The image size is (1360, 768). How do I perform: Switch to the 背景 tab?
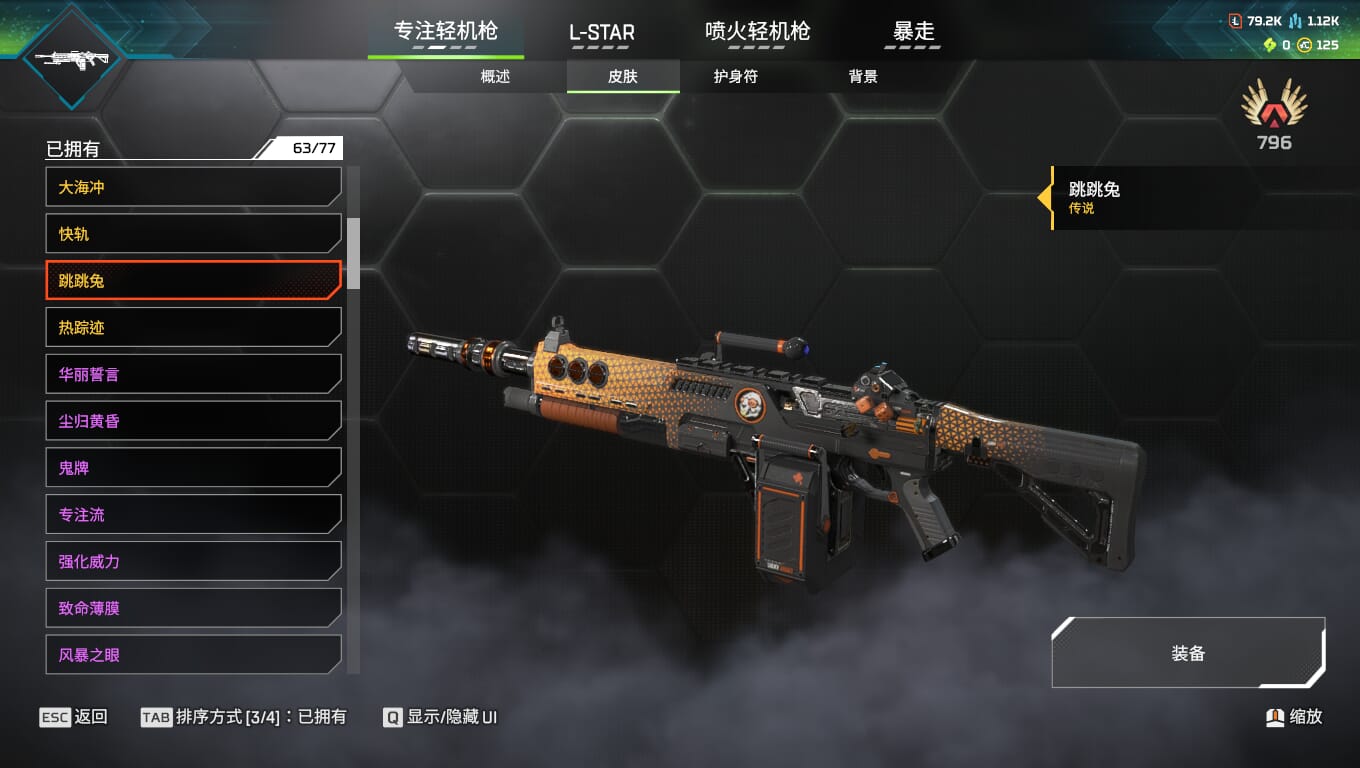(x=862, y=76)
